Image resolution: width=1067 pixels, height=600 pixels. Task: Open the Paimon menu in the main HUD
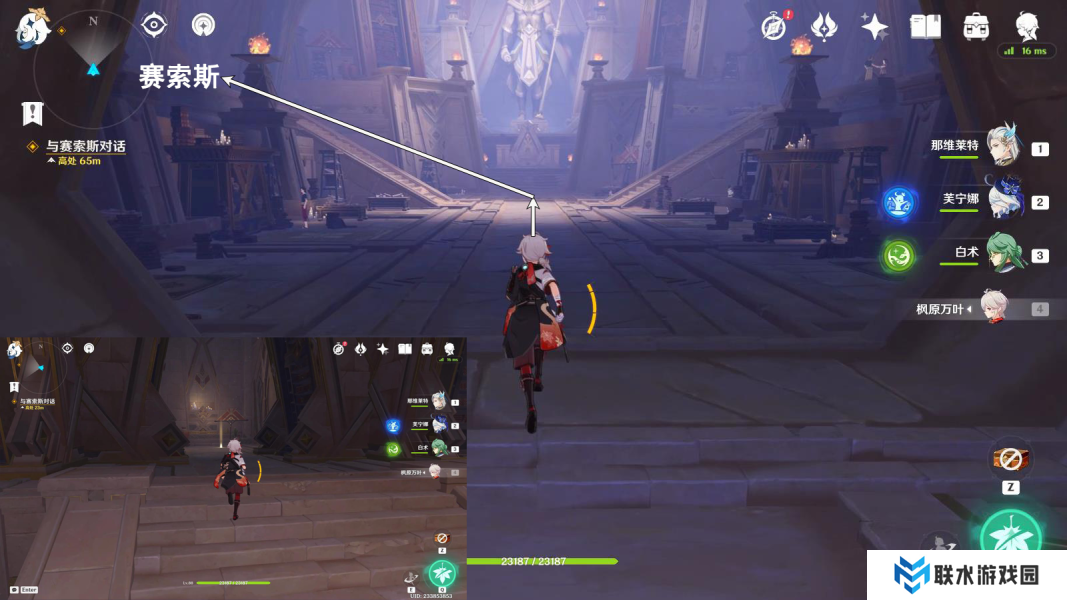(32, 28)
